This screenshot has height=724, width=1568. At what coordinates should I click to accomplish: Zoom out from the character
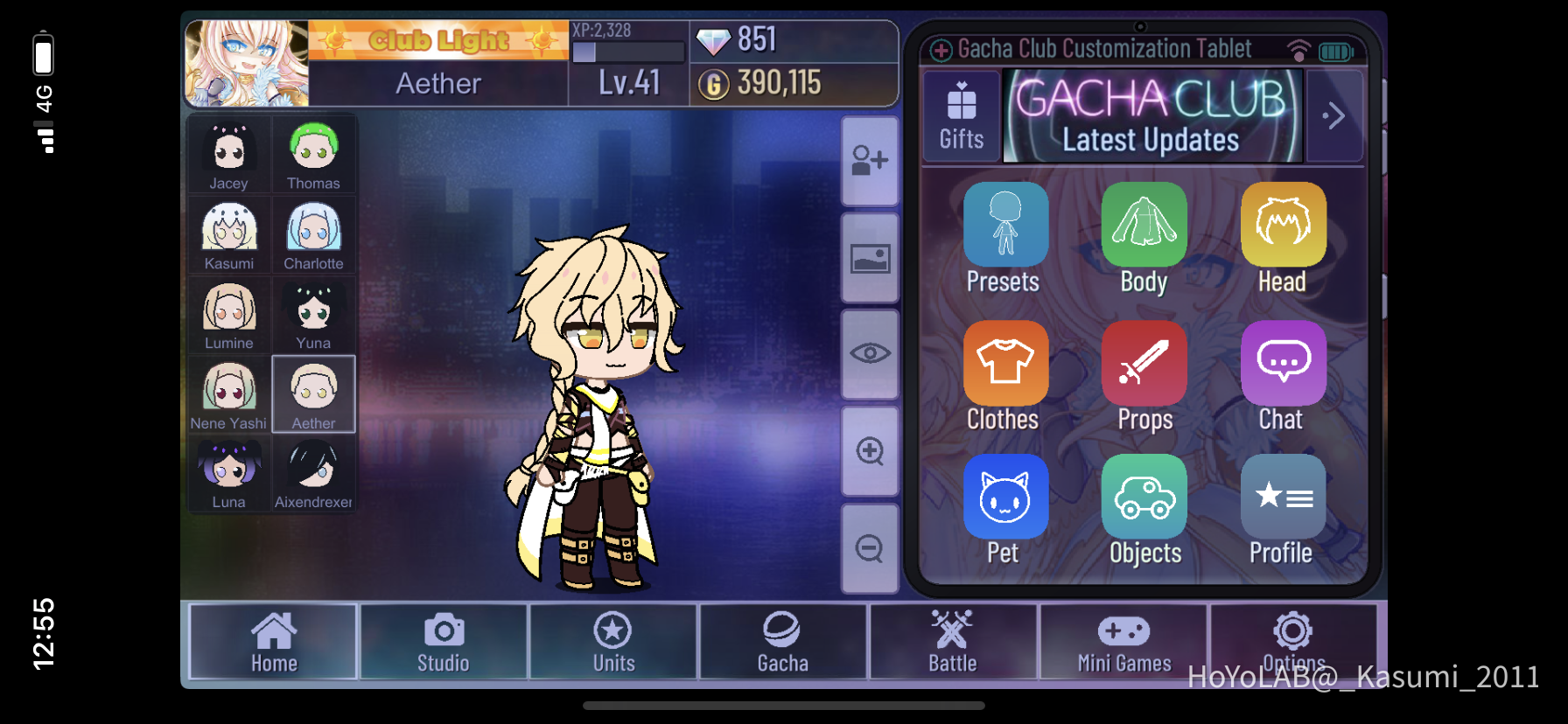pyautogui.click(x=869, y=546)
